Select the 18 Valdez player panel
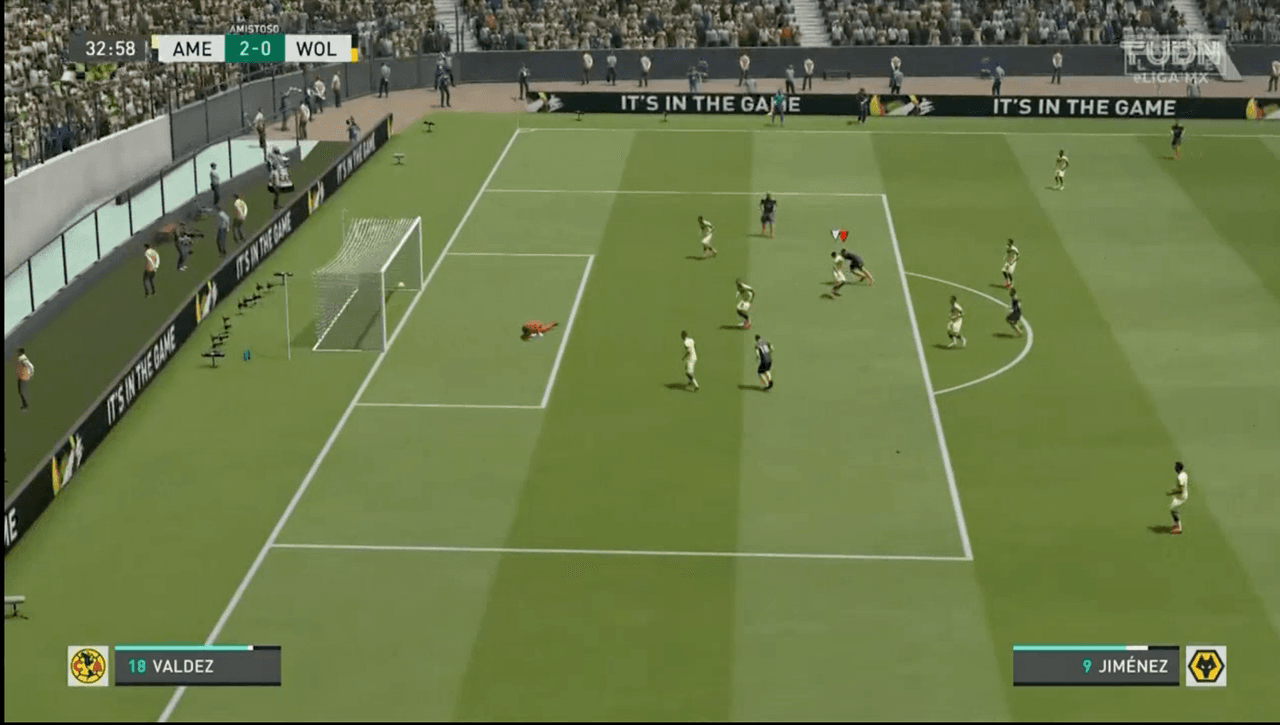 pyautogui.click(x=197, y=667)
